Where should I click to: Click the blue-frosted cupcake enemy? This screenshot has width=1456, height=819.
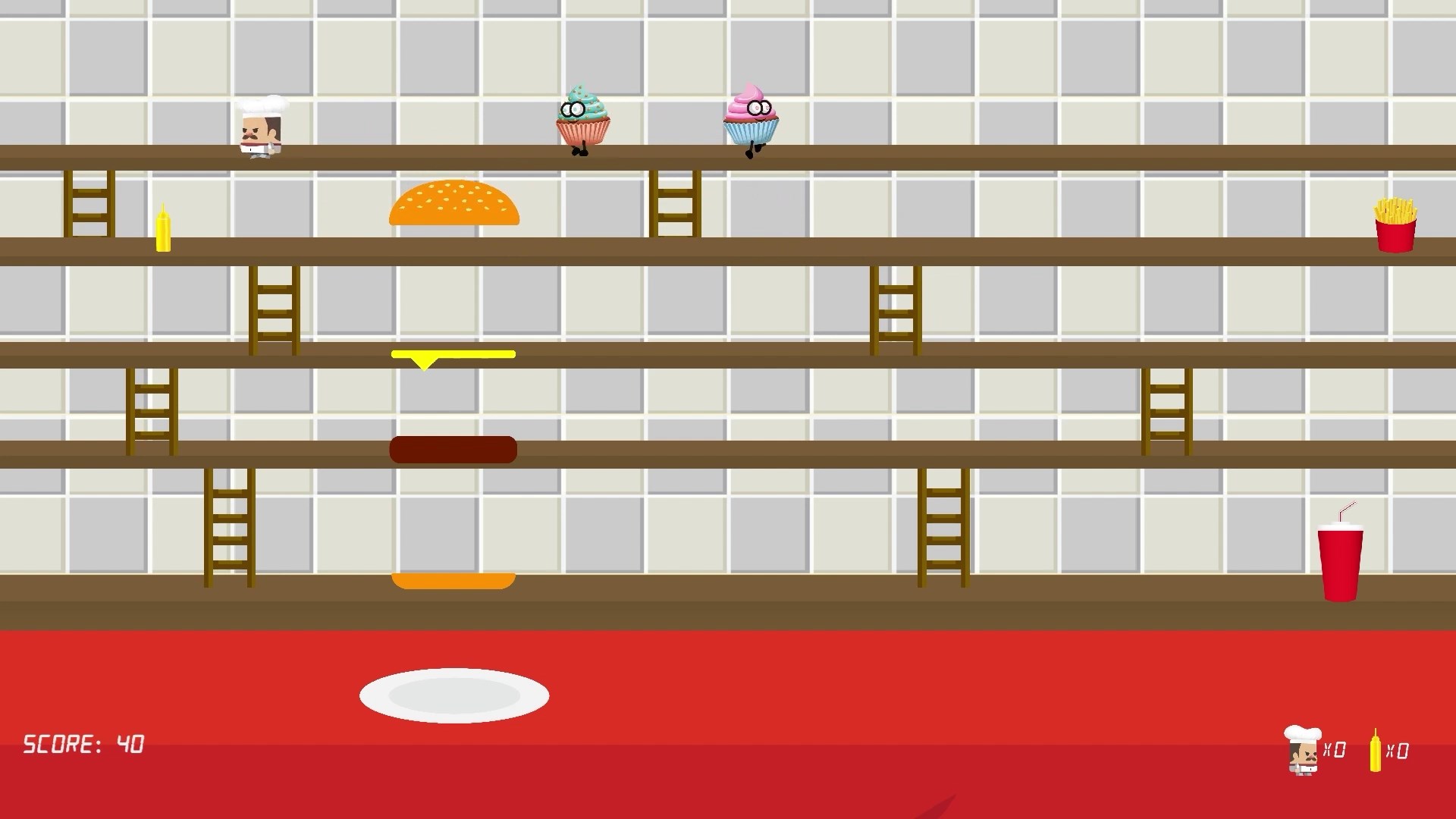tap(582, 120)
